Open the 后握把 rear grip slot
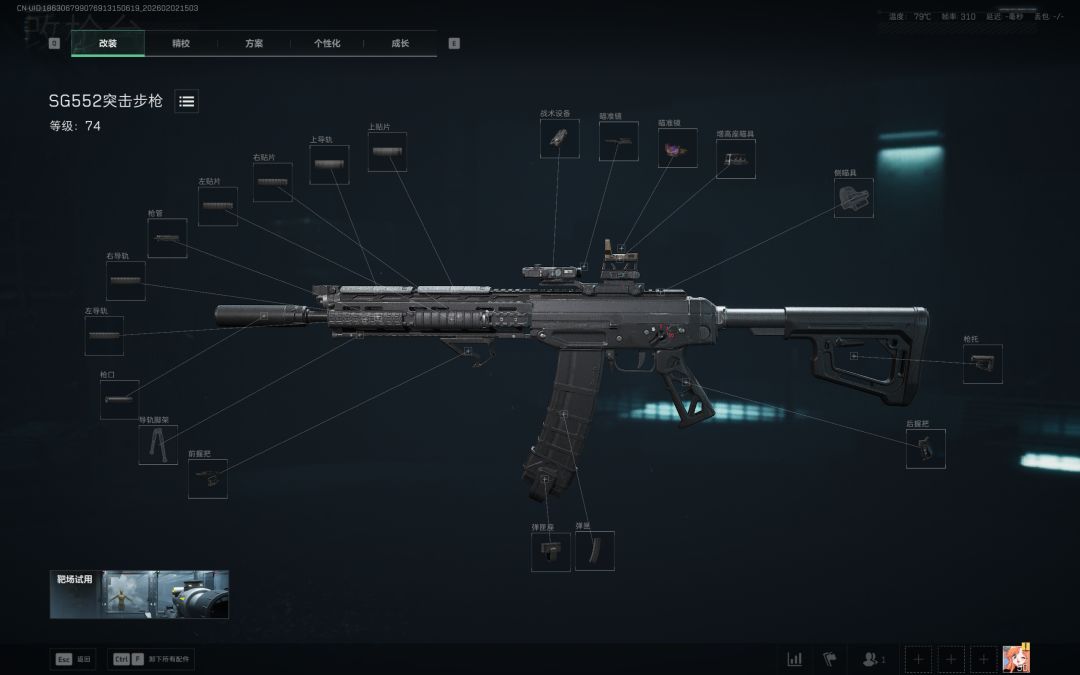1080x675 pixels. coord(925,449)
